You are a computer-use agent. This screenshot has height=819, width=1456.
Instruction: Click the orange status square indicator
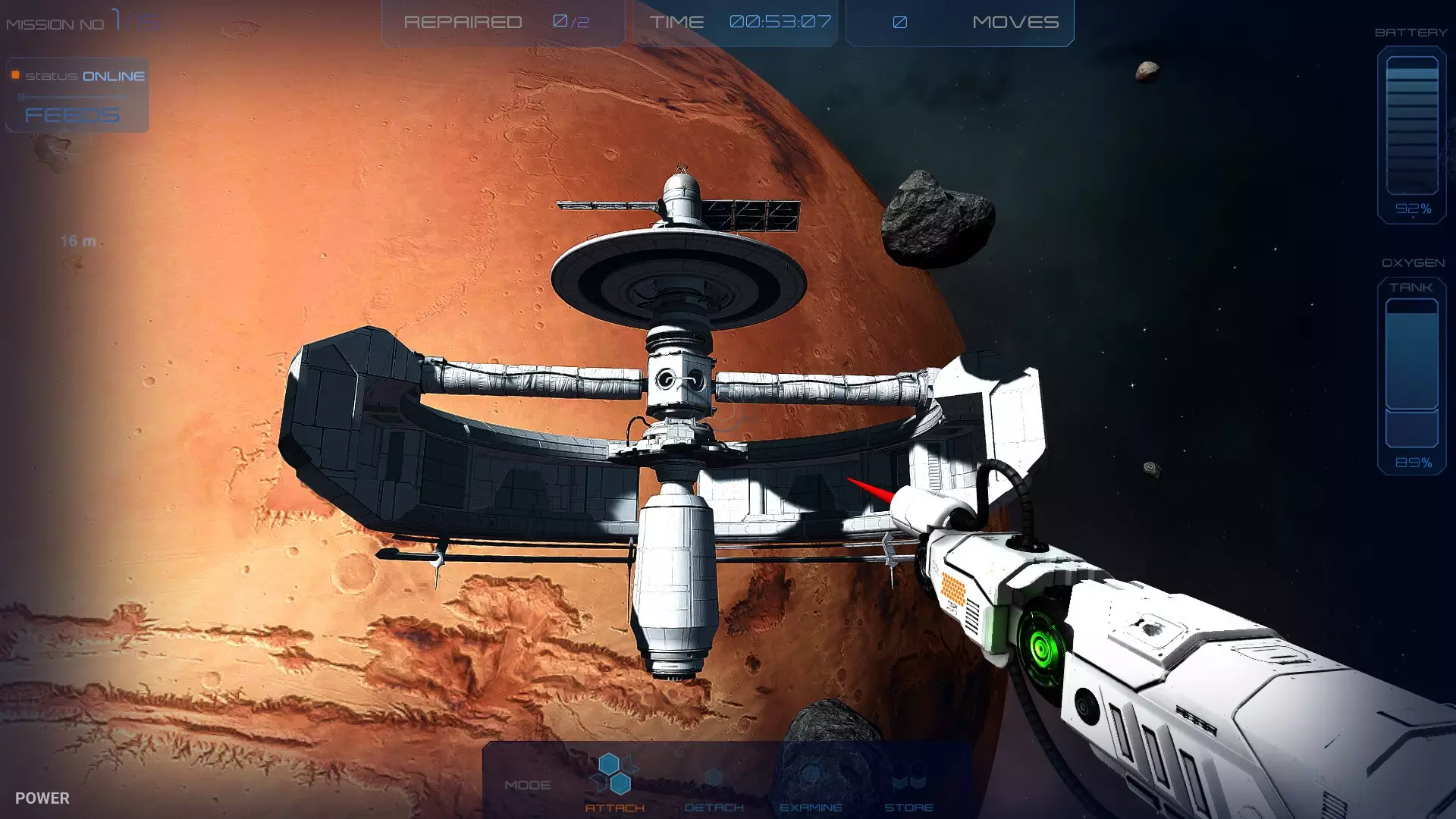pyautogui.click(x=14, y=75)
